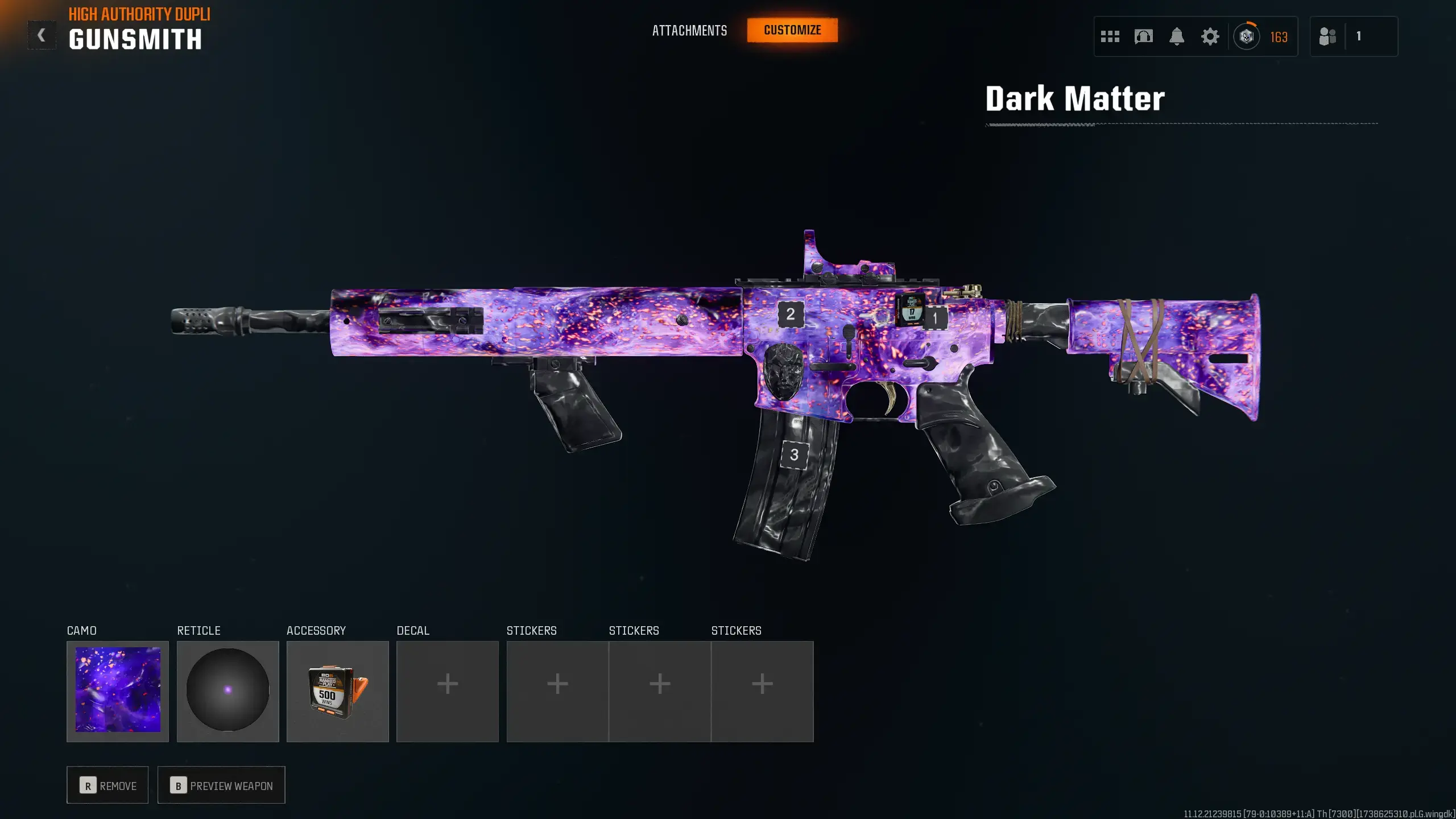Open the settings gear
This screenshot has width=1456, height=819.
1210,37
